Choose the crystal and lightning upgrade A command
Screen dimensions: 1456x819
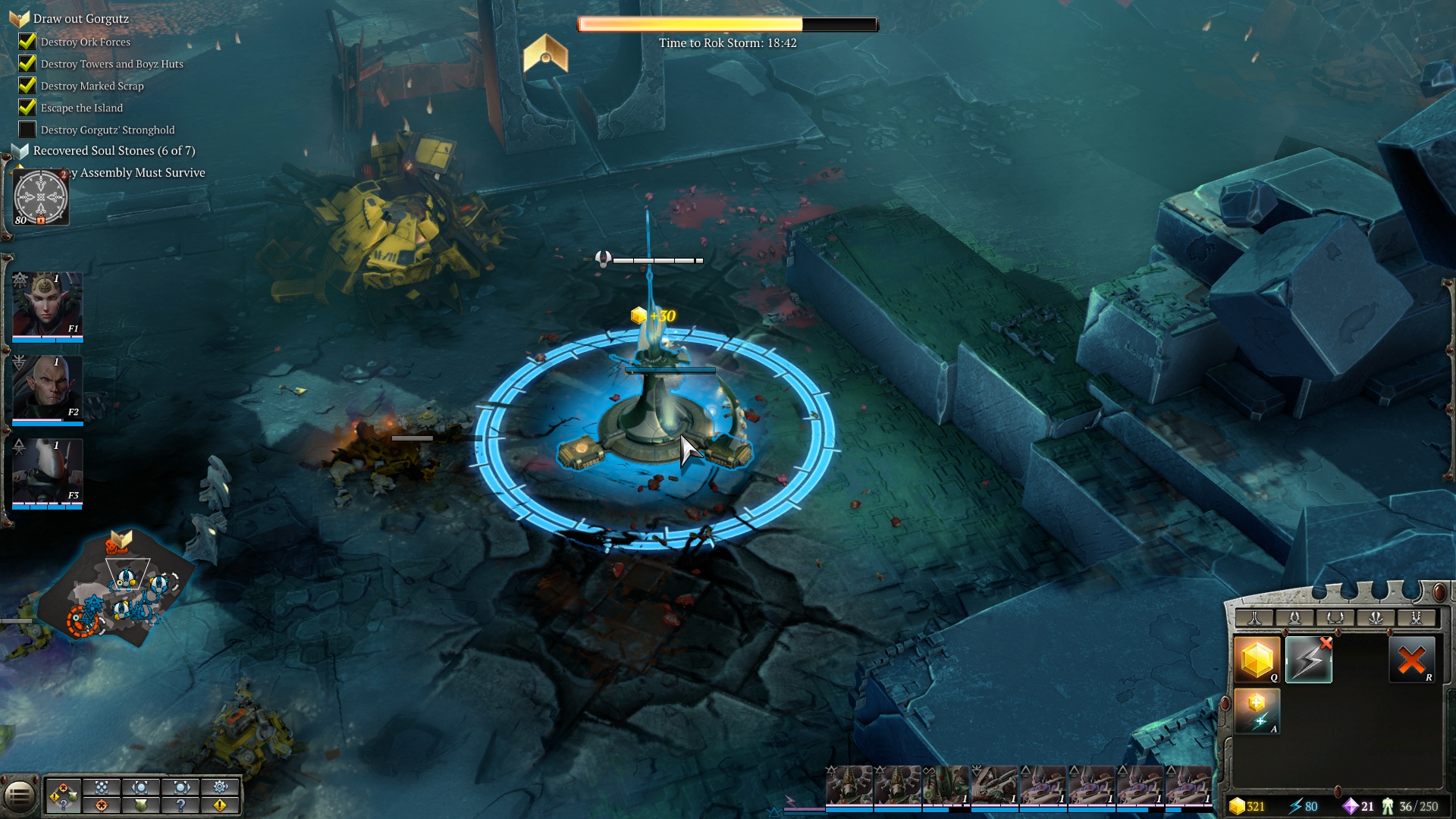tap(1257, 711)
